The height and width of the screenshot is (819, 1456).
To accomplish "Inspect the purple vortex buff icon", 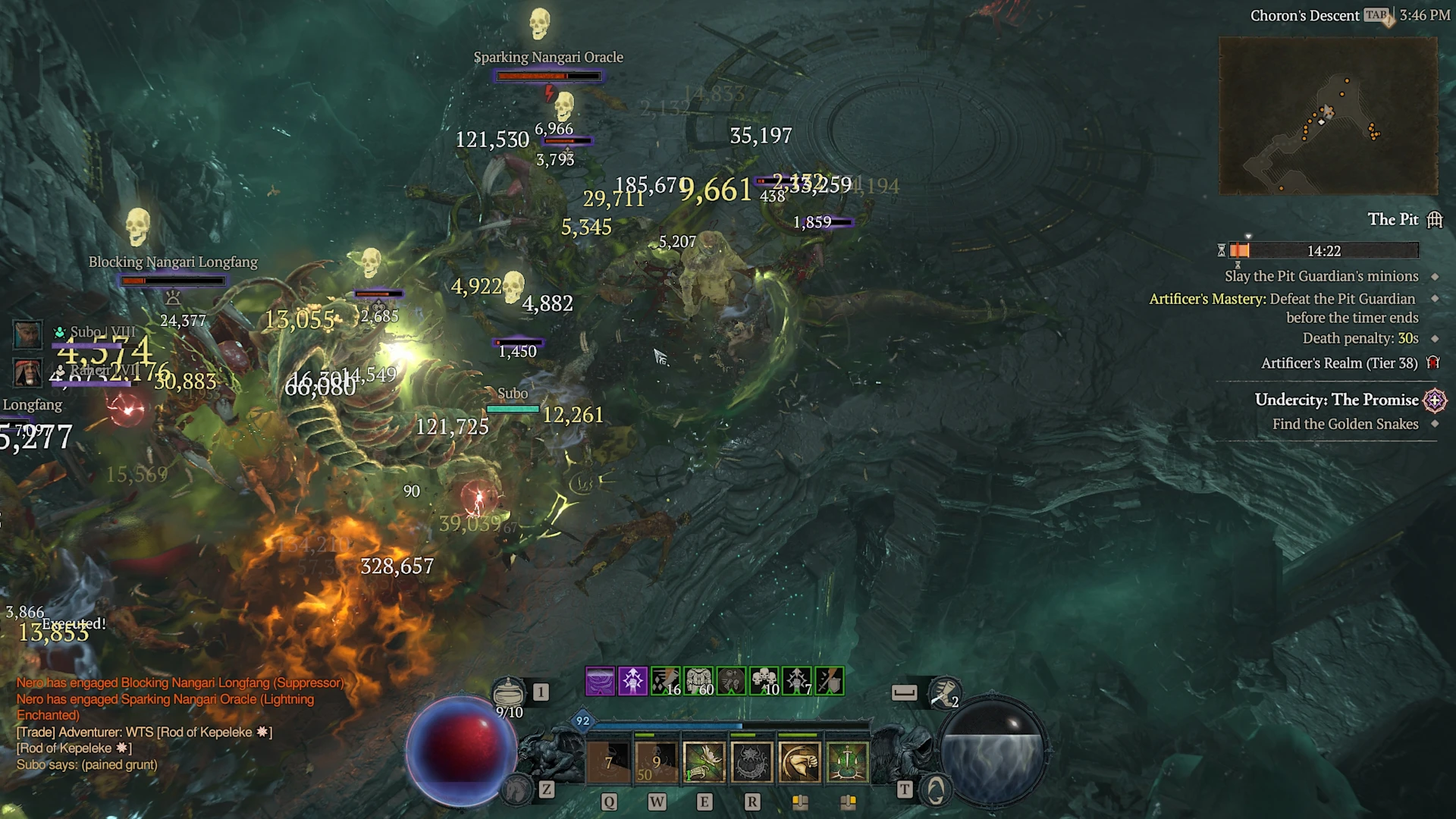I will point(600,681).
